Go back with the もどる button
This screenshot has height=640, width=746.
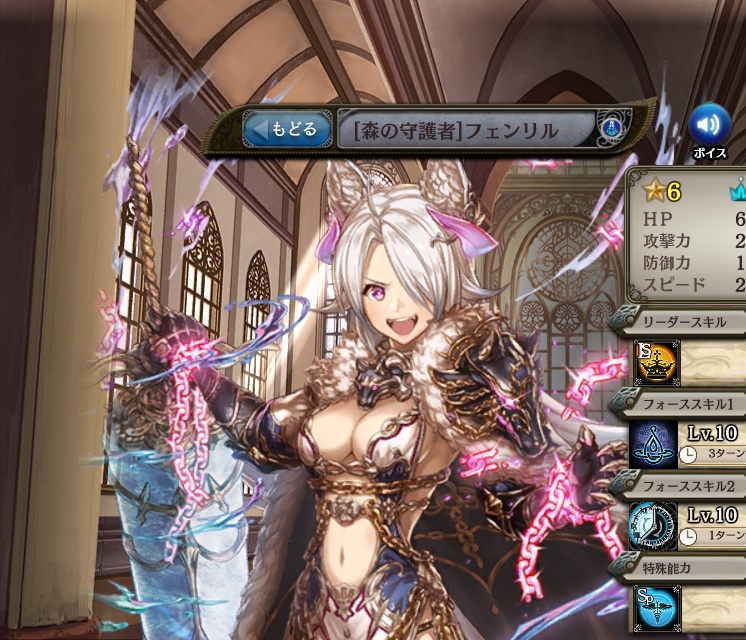click(288, 129)
